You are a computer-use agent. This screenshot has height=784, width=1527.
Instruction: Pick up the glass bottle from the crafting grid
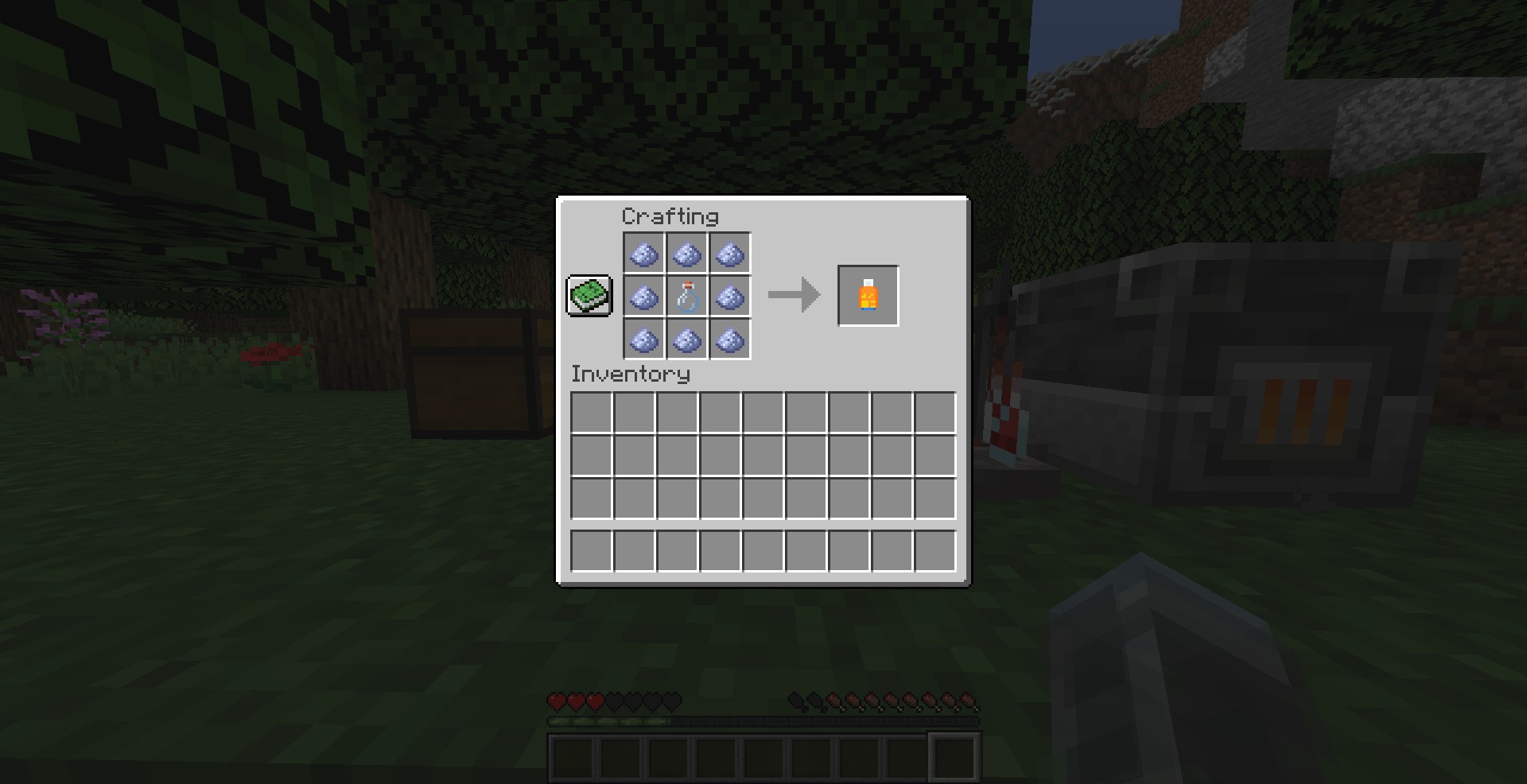[687, 297]
